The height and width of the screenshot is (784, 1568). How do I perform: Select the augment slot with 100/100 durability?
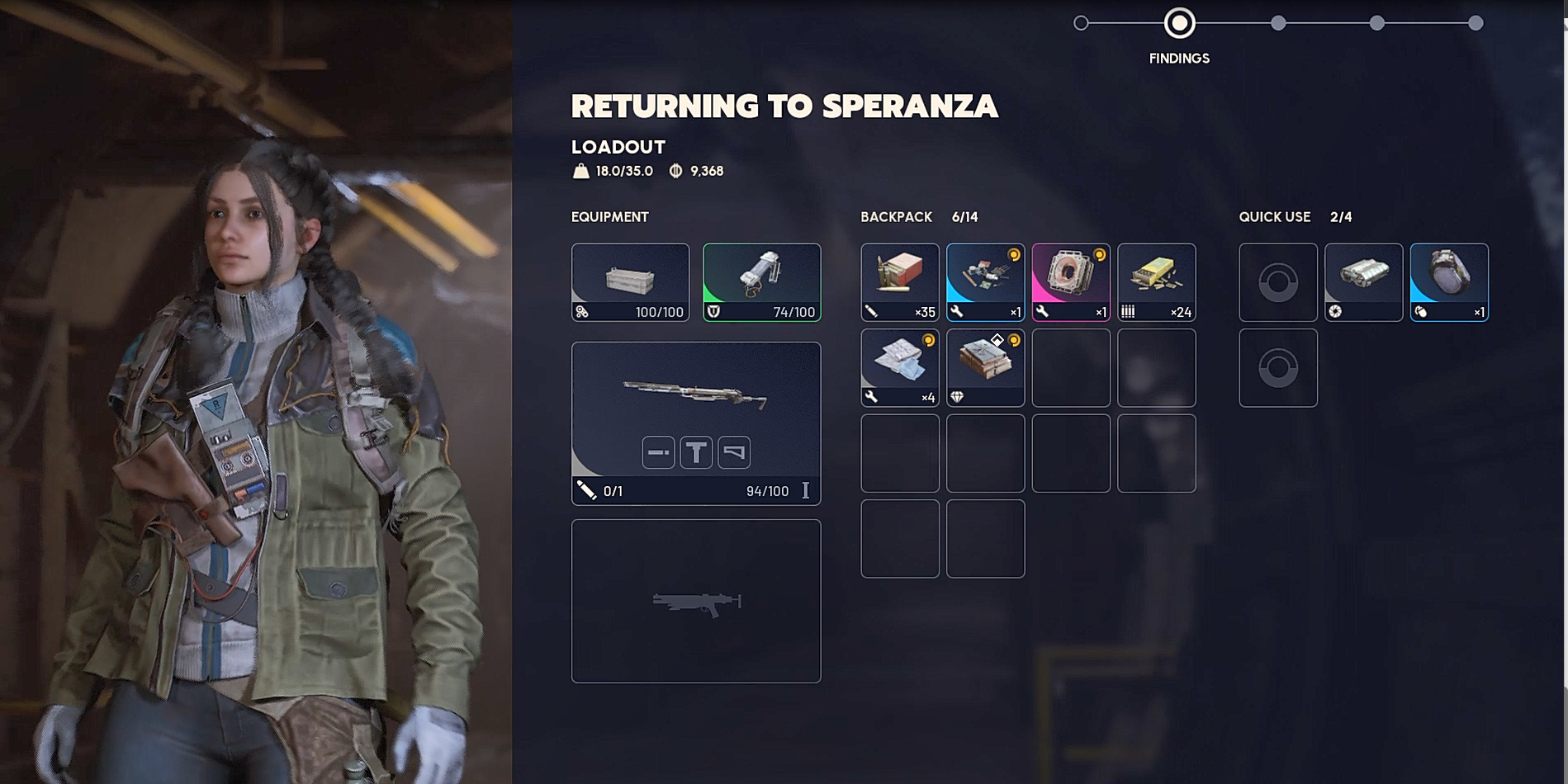[x=630, y=281]
